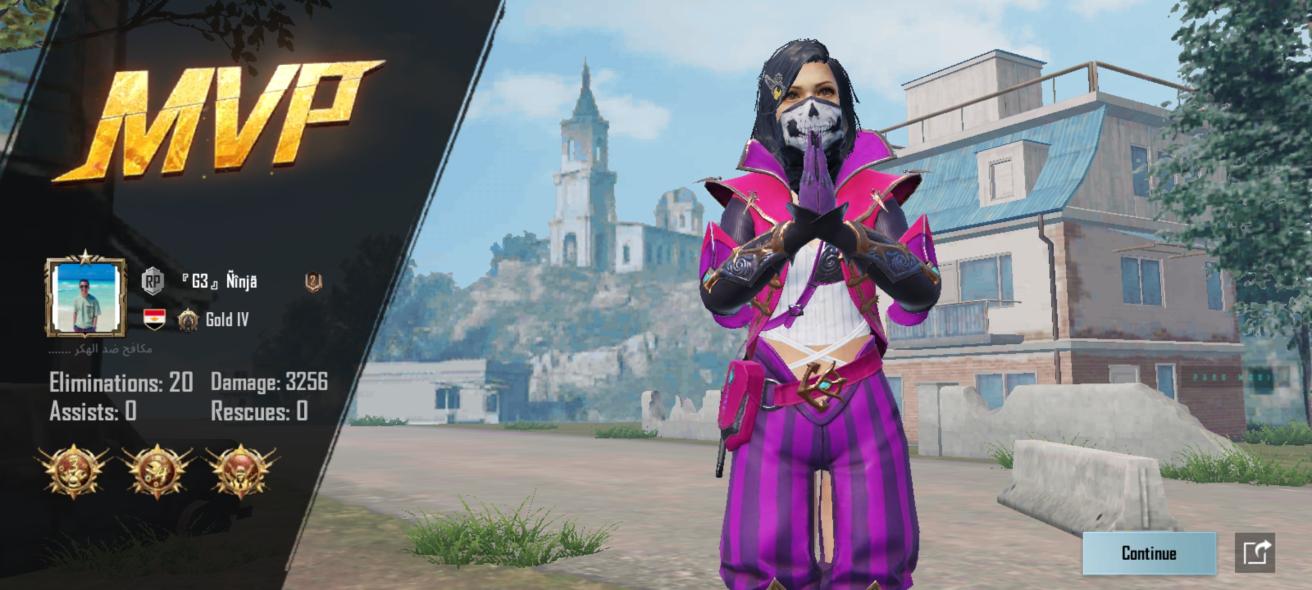Open the share icon beside Continue
Image resolution: width=1312 pixels, height=590 pixels.
[x=1255, y=553]
